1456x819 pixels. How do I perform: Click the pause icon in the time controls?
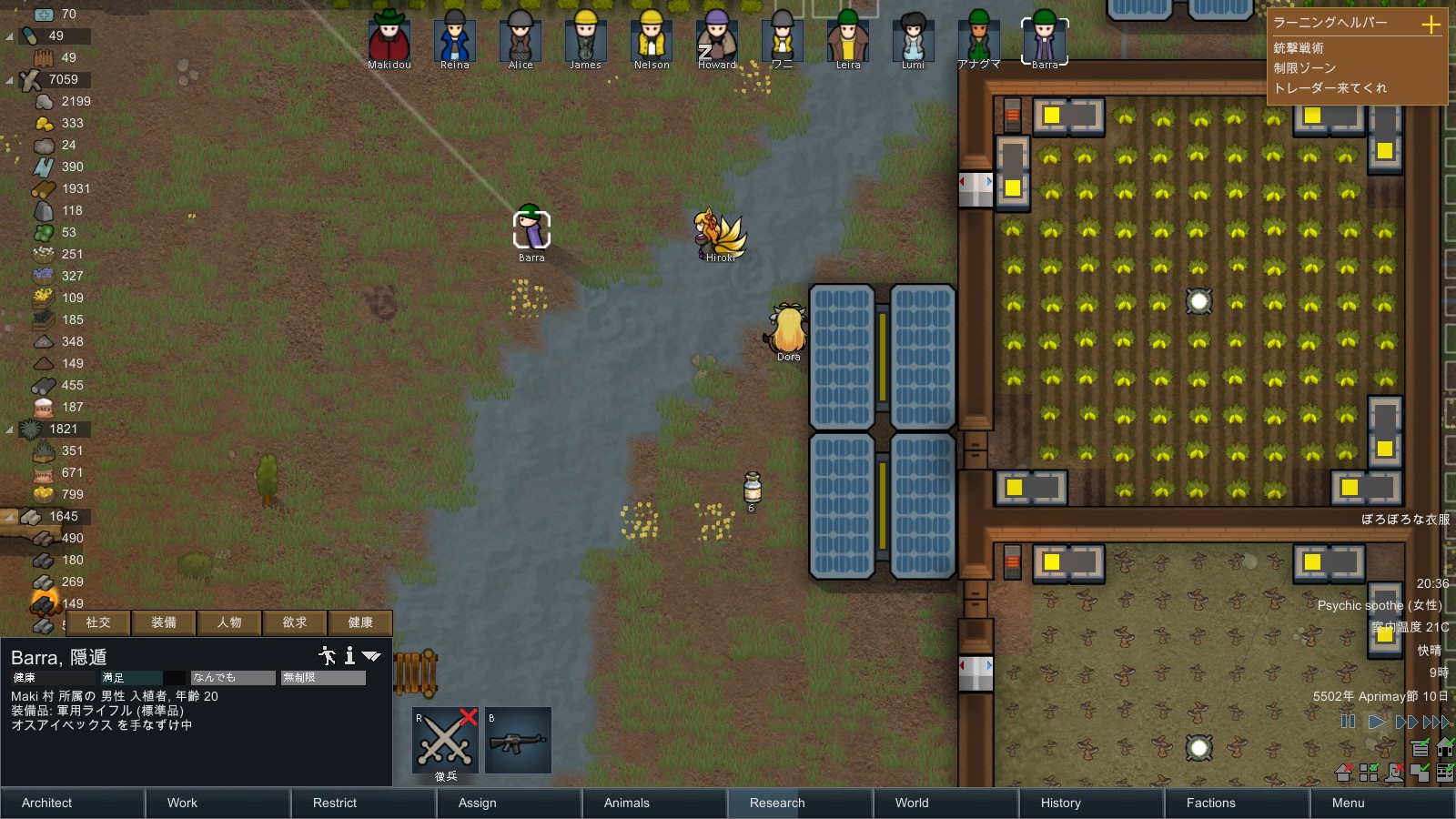click(1348, 722)
